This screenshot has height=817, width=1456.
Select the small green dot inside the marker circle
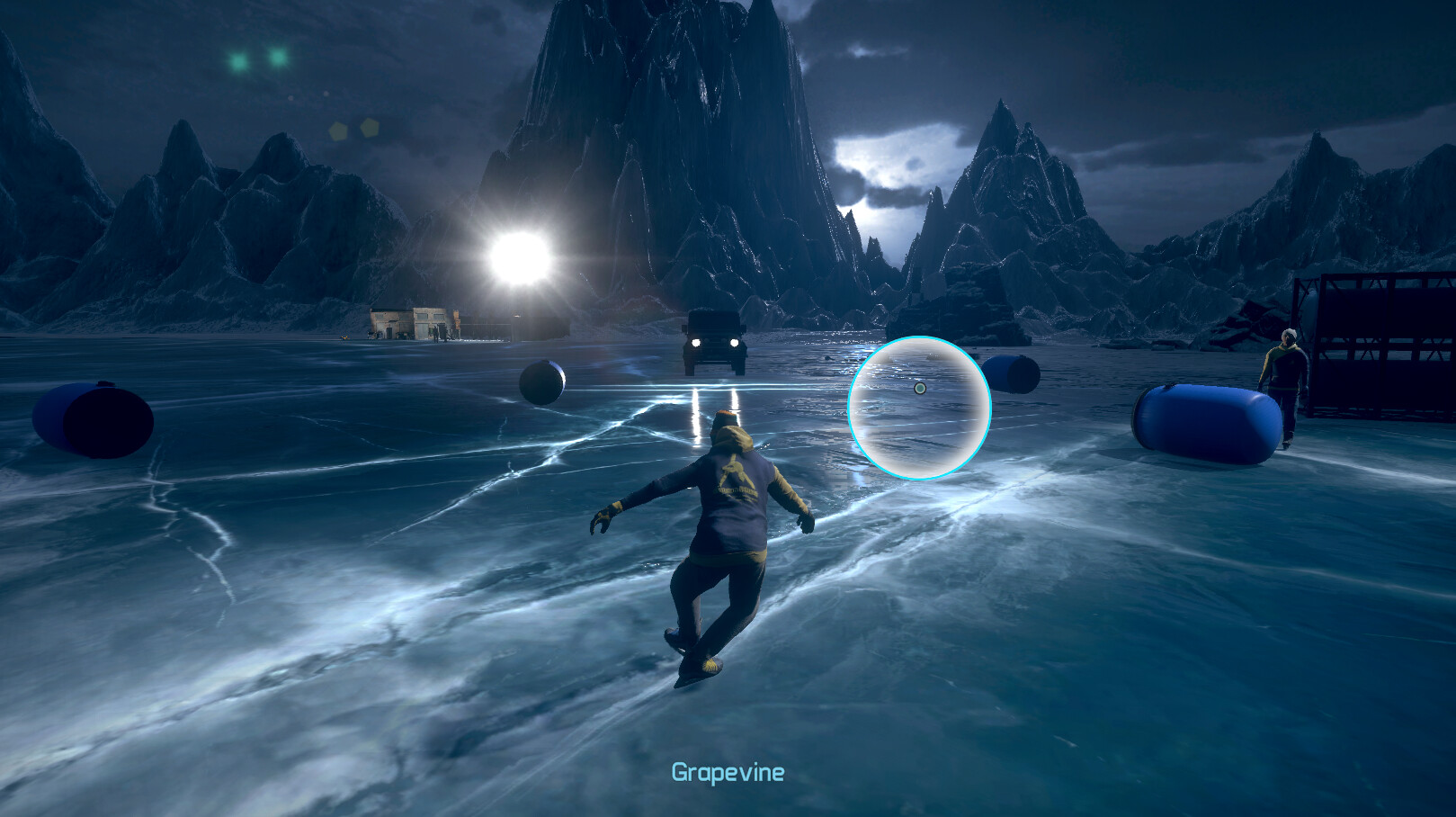(921, 388)
